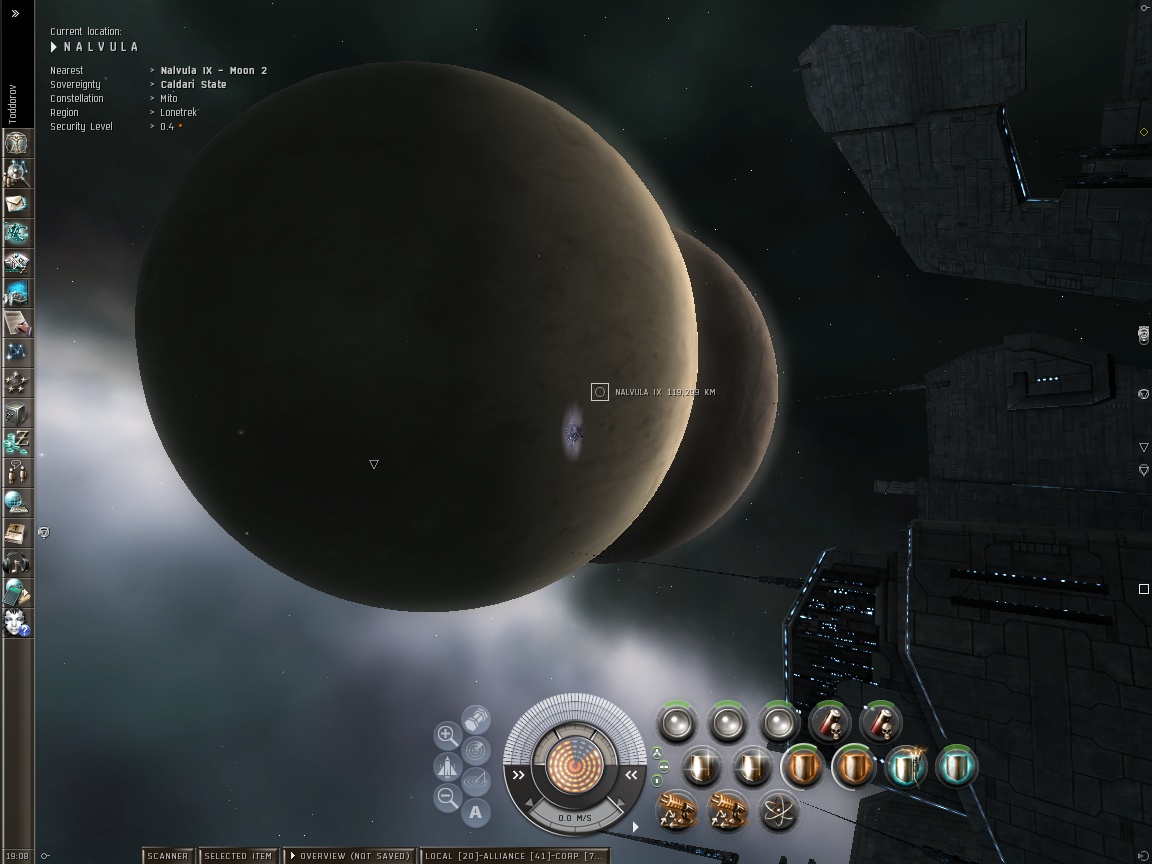The image size is (1152, 864).
Task: Open the help icon with question mark
Action: pos(17,623)
